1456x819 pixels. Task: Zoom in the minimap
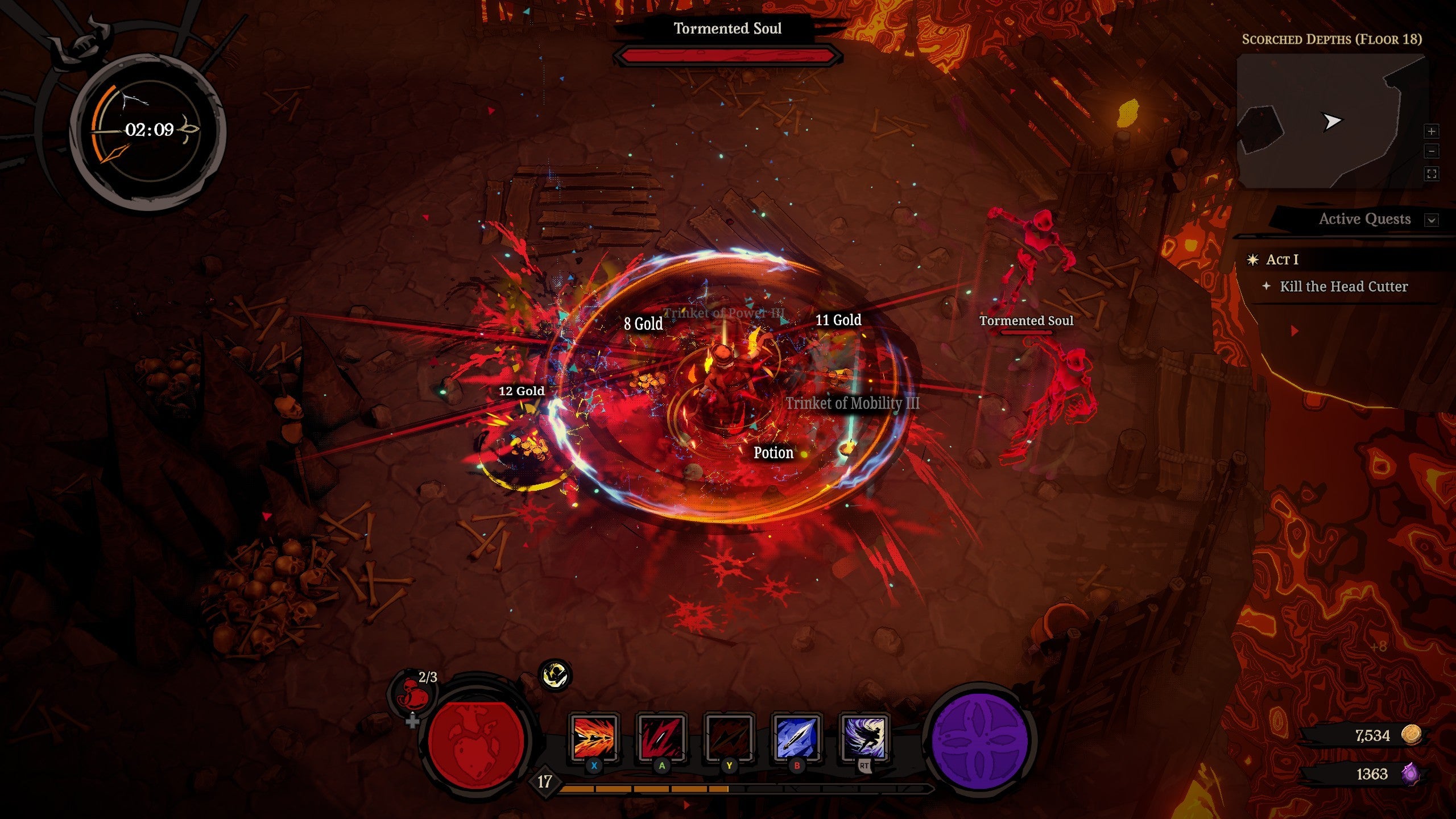coord(1431,131)
